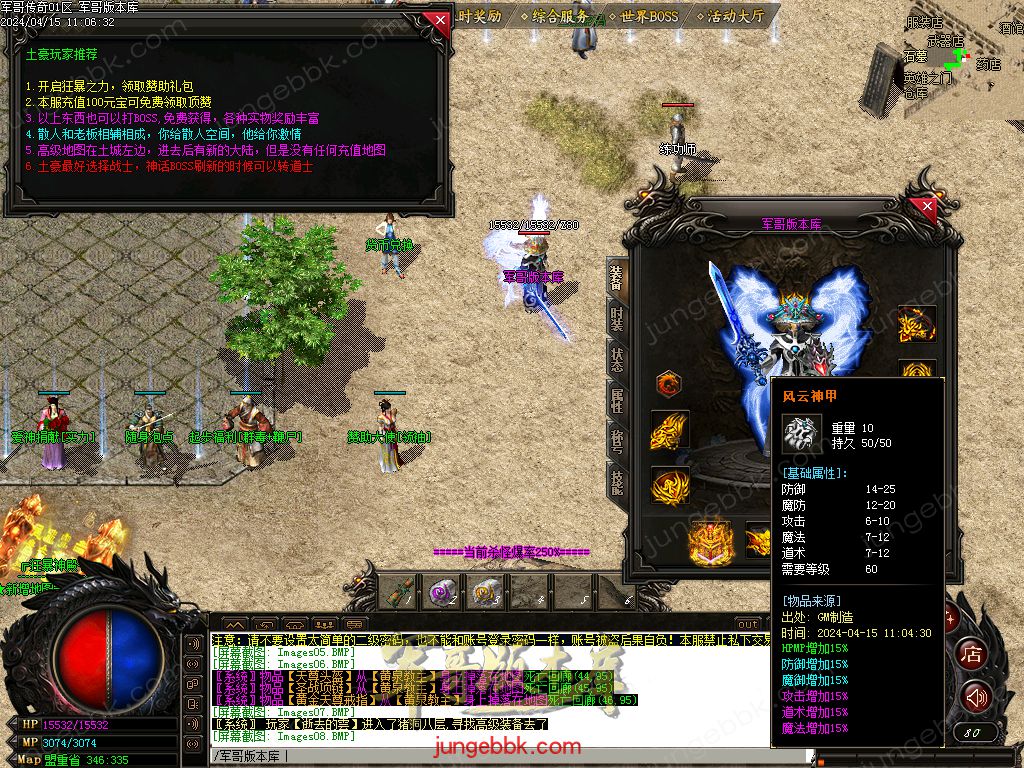Image resolution: width=1024 pixels, height=768 pixels.
Task: Click the chat input field
Action: tap(480, 757)
